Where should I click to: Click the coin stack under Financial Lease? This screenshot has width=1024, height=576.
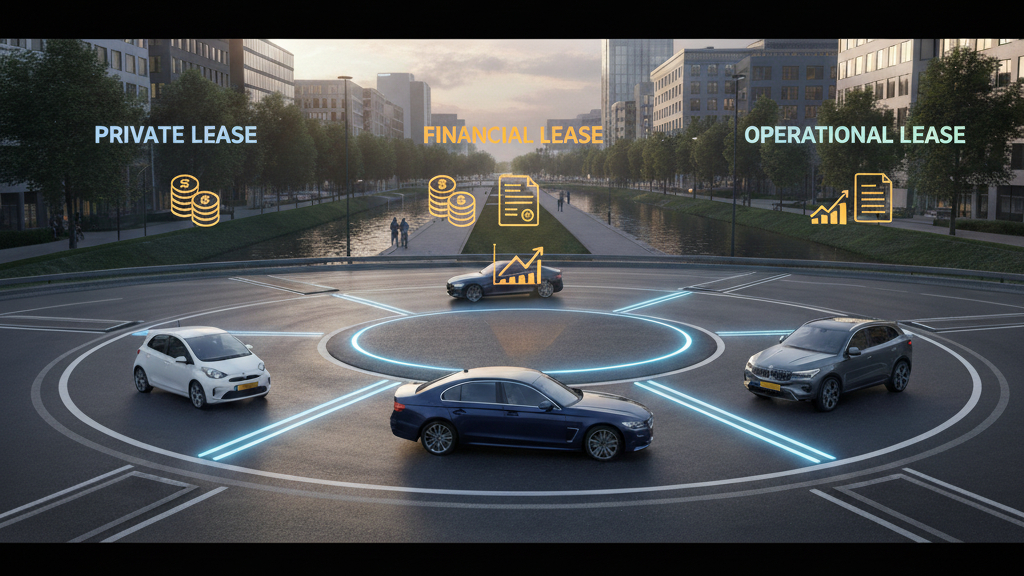[x=452, y=200]
